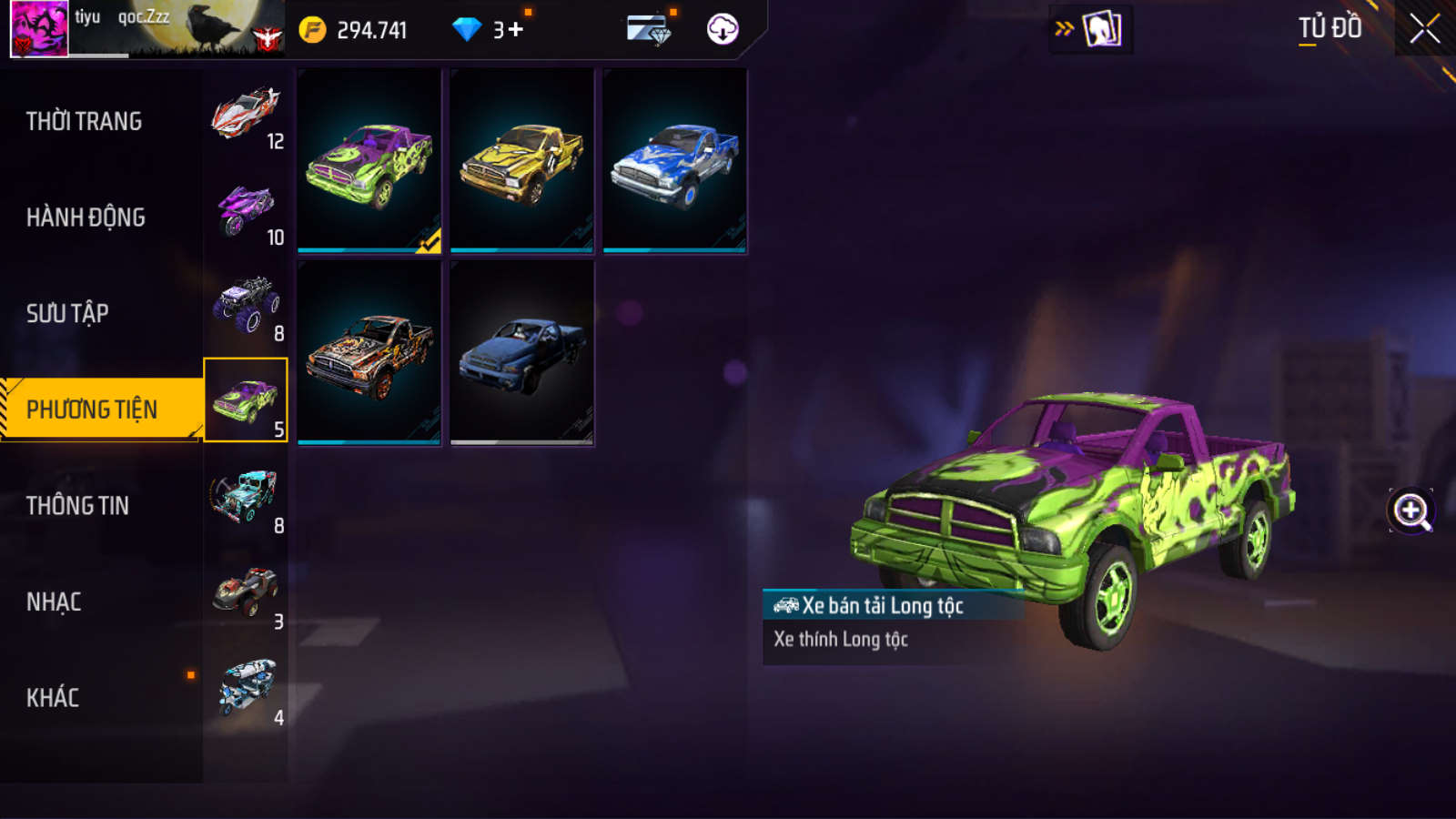Zoom in on the vehicle preview
The height and width of the screenshot is (819, 1456).
1410,511
